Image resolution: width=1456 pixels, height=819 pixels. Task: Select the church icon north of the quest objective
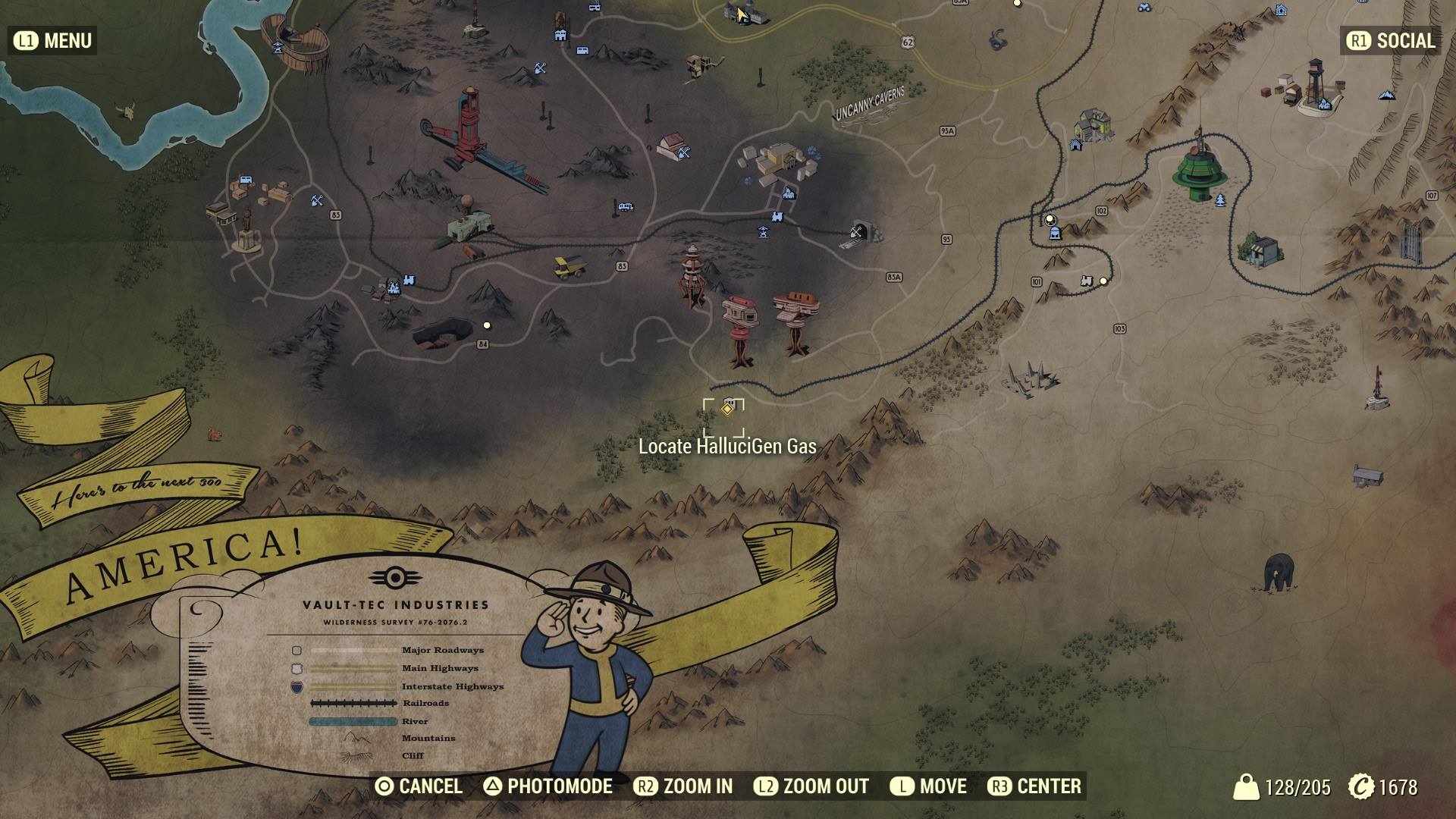[x=788, y=194]
